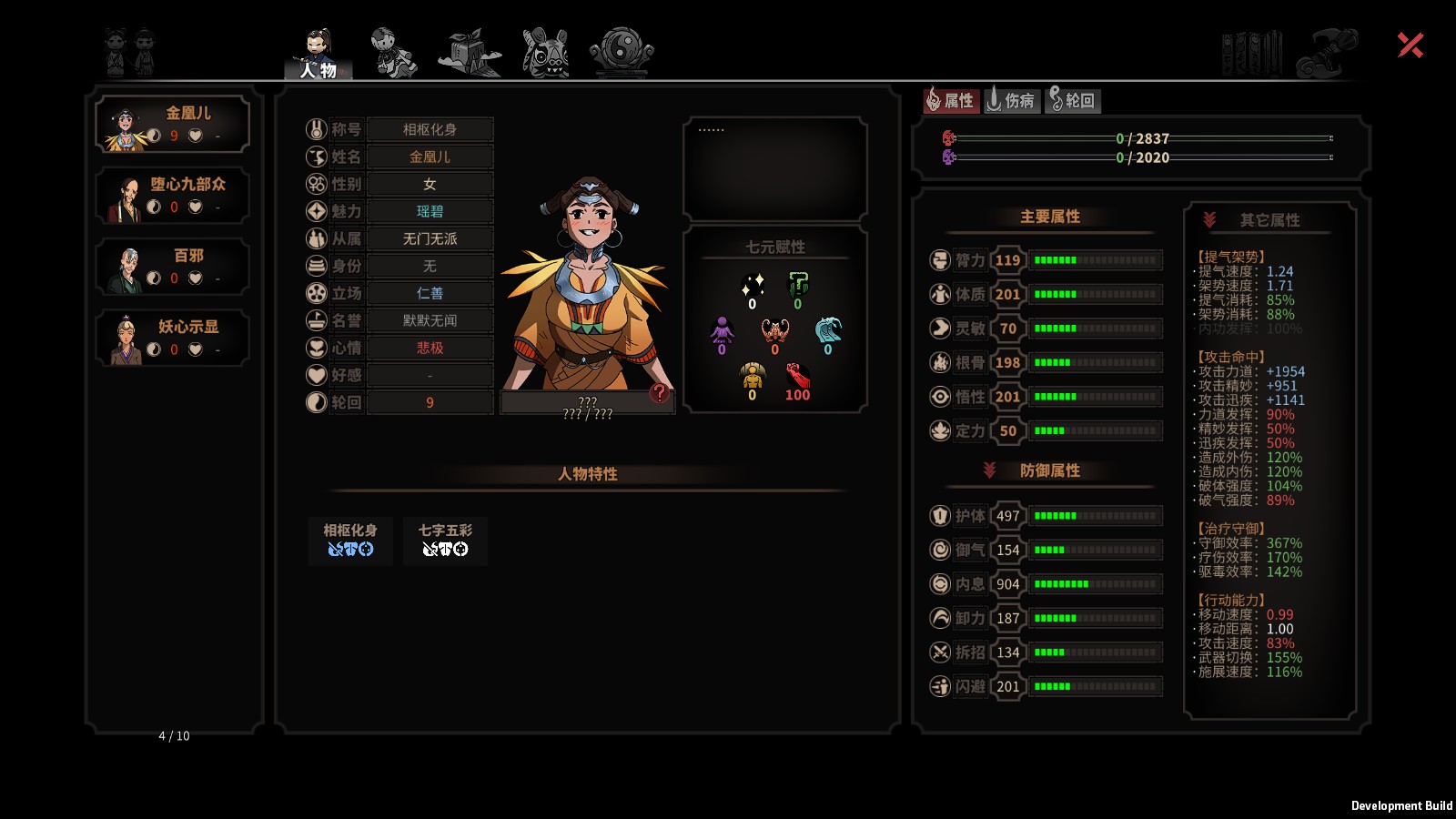The width and height of the screenshot is (1456, 819).
Task: Toggle the 其它属性 panel arrow
Action: pyautogui.click(x=1209, y=219)
